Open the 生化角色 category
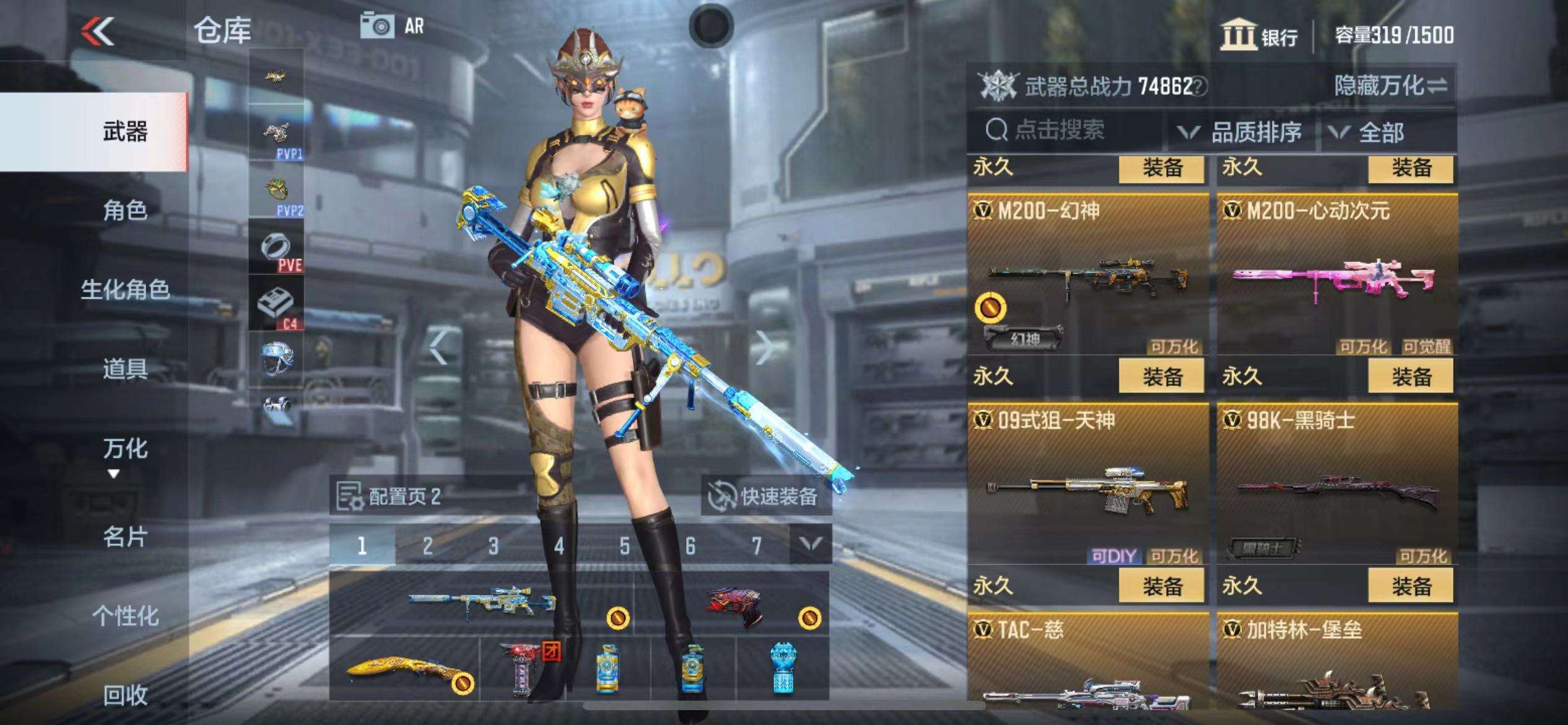The image size is (1568, 725). point(125,289)
